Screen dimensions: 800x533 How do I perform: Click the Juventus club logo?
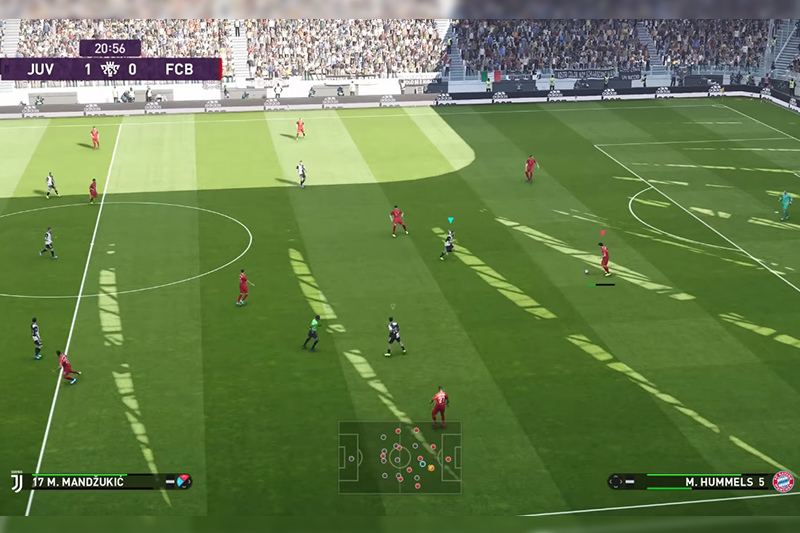pos(16,481)
